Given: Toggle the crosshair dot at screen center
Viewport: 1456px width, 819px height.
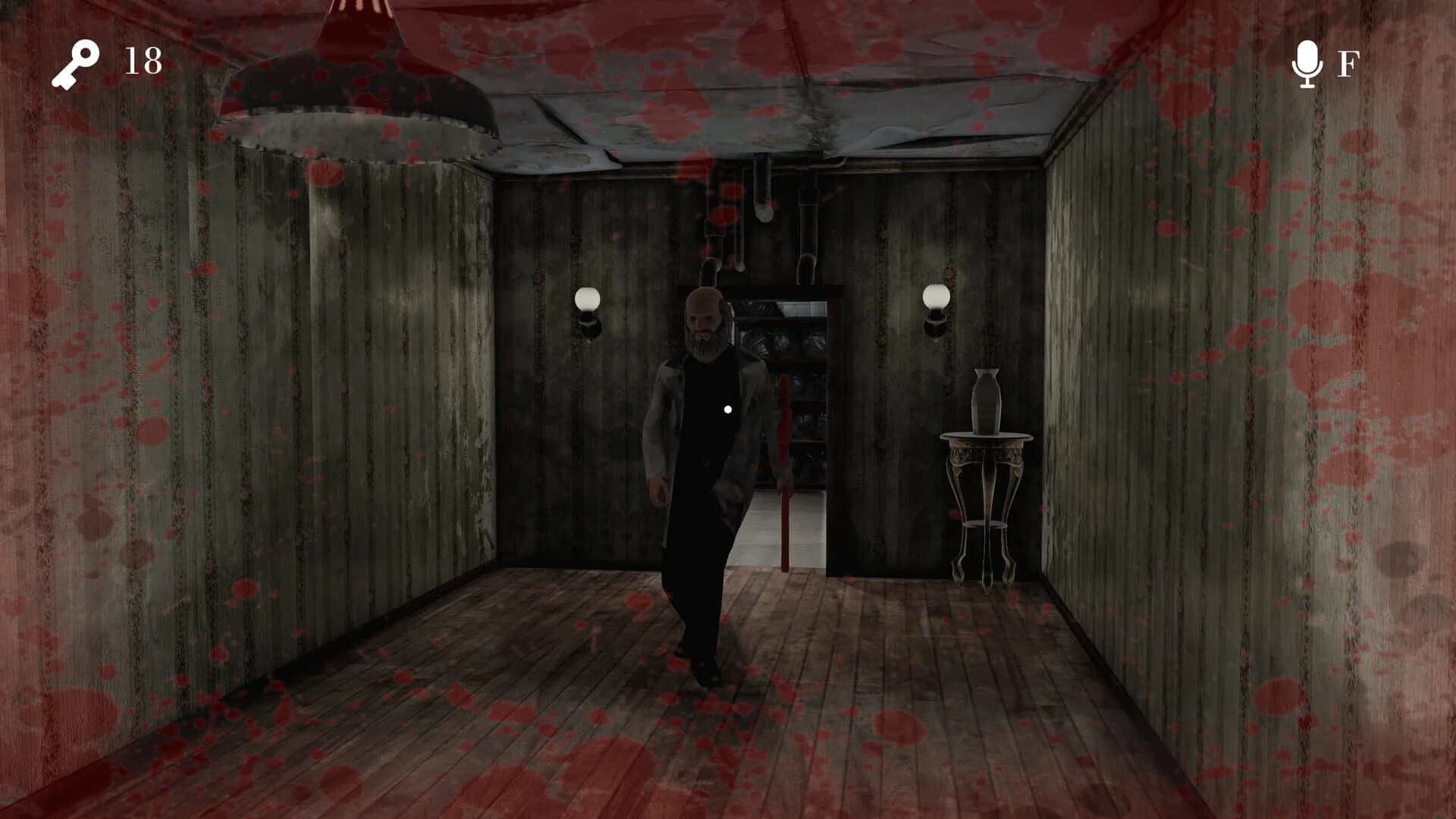Looking at the screenshot, I should [x=728, y=408].
